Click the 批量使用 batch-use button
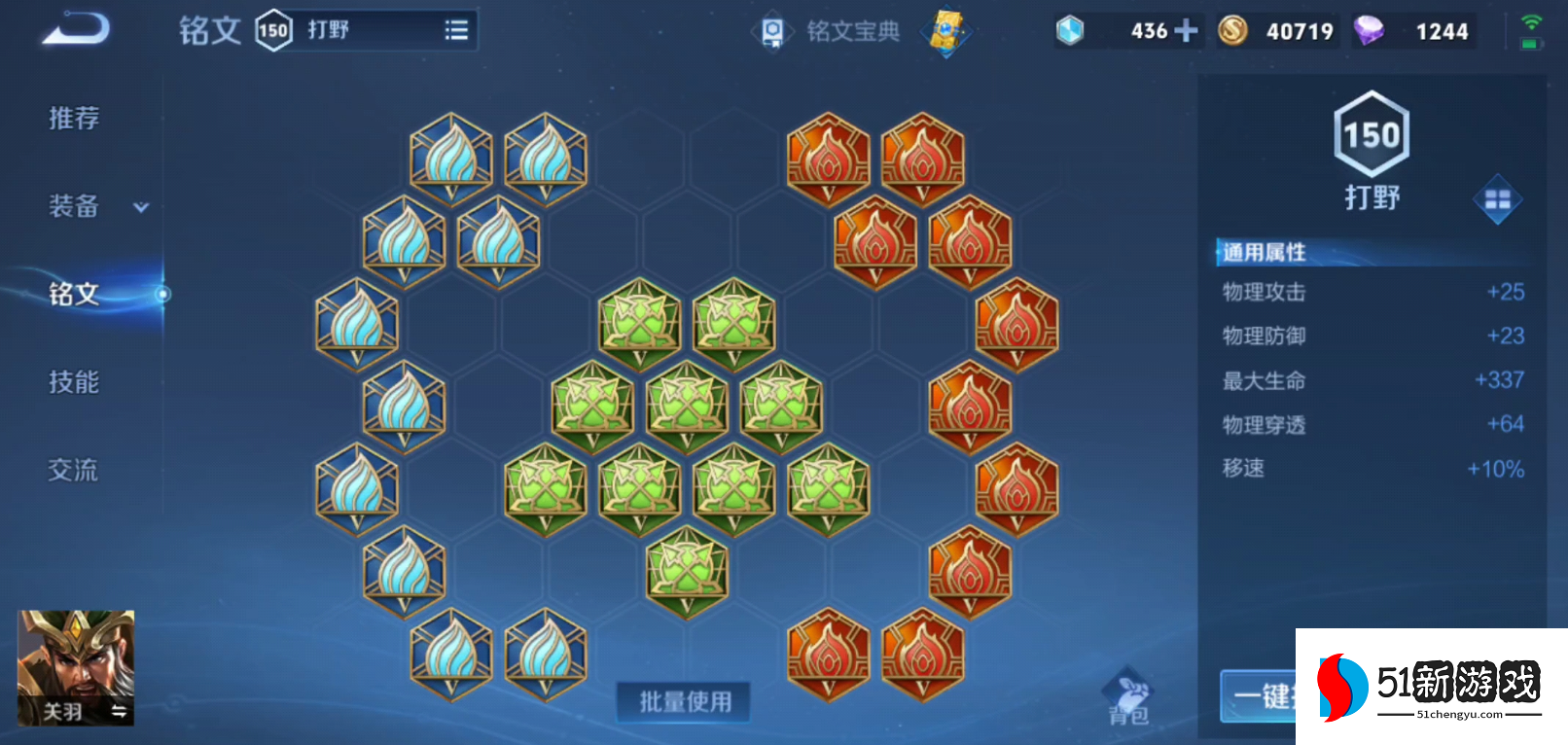This screenshot has height=745, width=1568. pyautogui.click(x=682, y=701)
